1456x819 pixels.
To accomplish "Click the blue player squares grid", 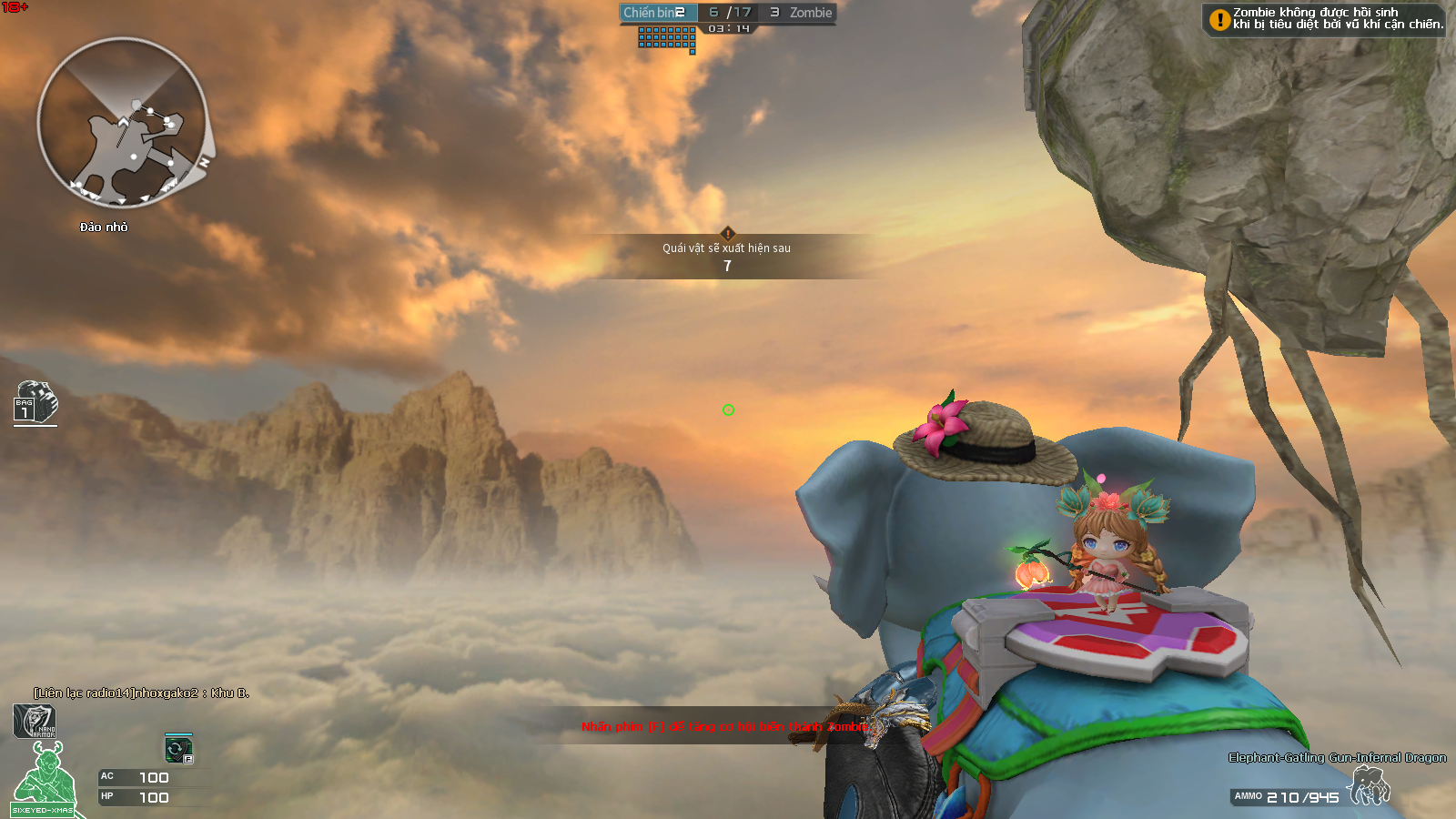I will click(667, 38).
